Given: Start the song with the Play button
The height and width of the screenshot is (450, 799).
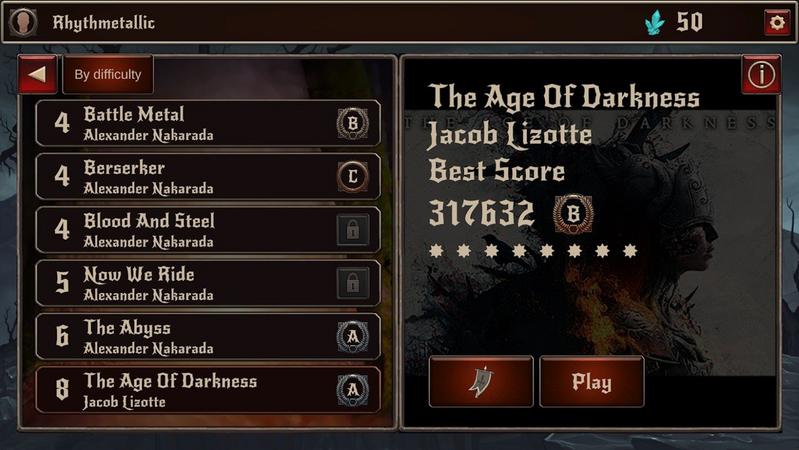Looking at the screenshot, I should [591, 382].
